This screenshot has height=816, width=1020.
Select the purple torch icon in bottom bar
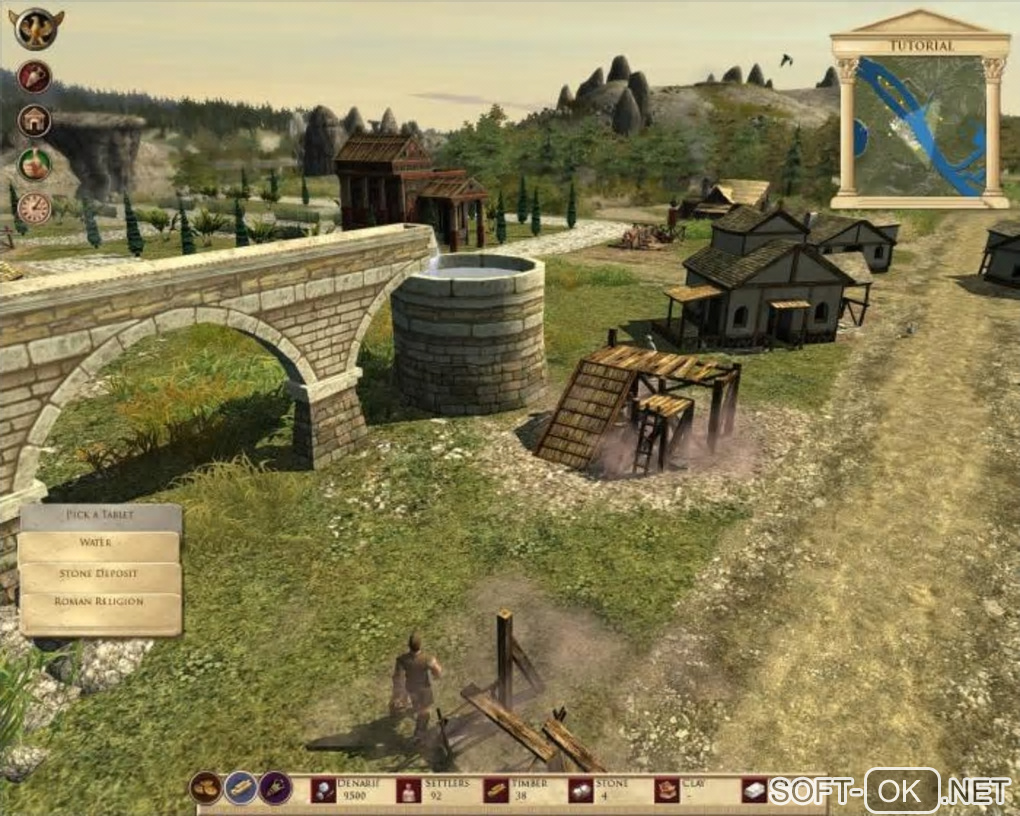coord(275,788)
